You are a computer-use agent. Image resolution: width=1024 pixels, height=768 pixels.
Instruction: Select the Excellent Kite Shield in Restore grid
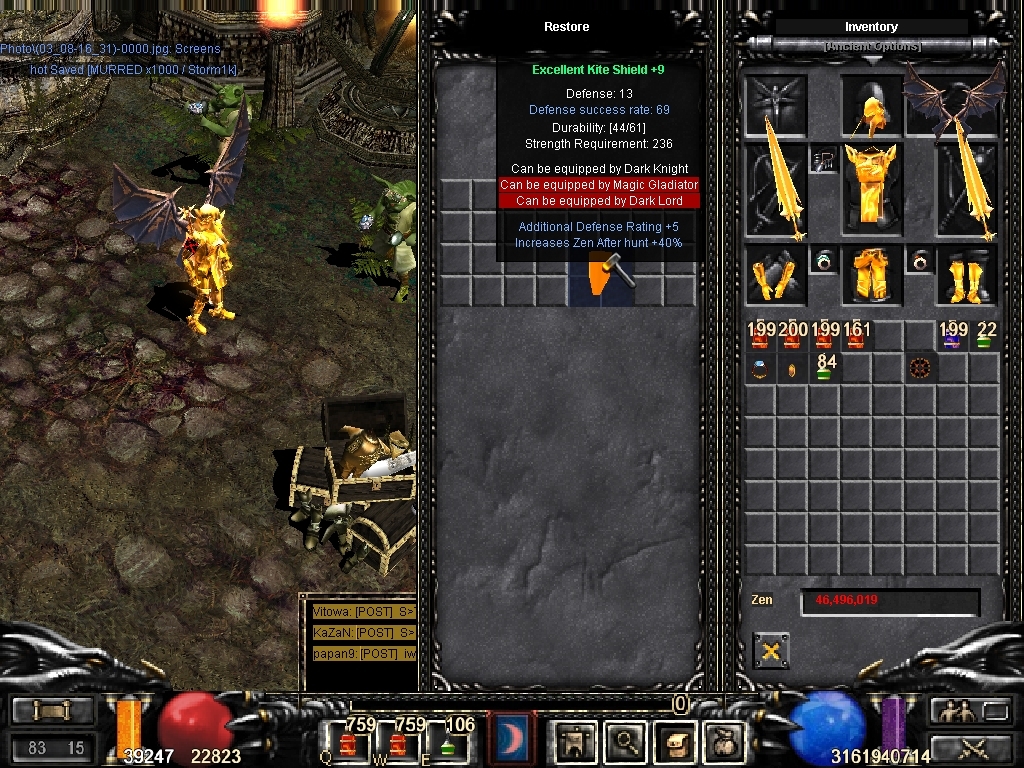(x=600, y=275)
